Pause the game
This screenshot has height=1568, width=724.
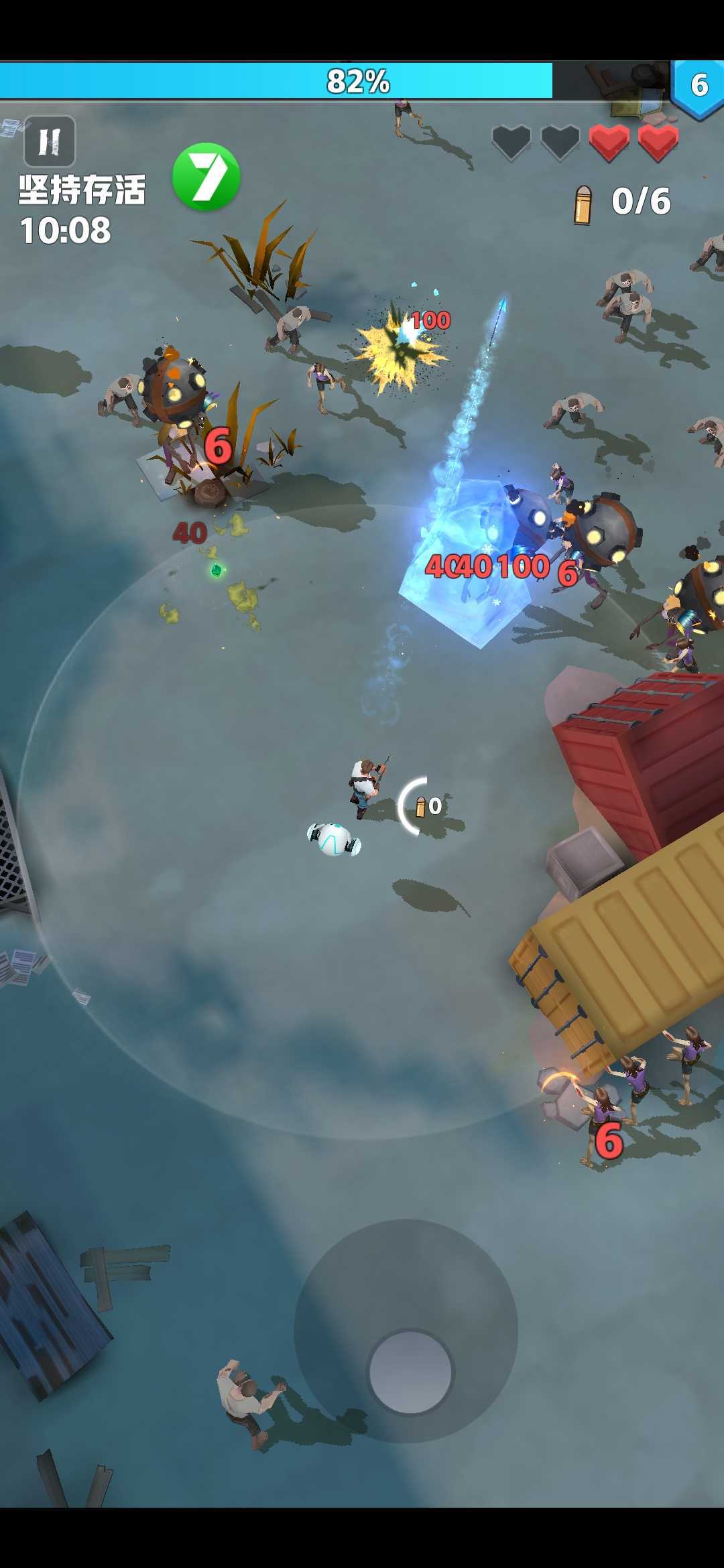(x=50, y=141)
